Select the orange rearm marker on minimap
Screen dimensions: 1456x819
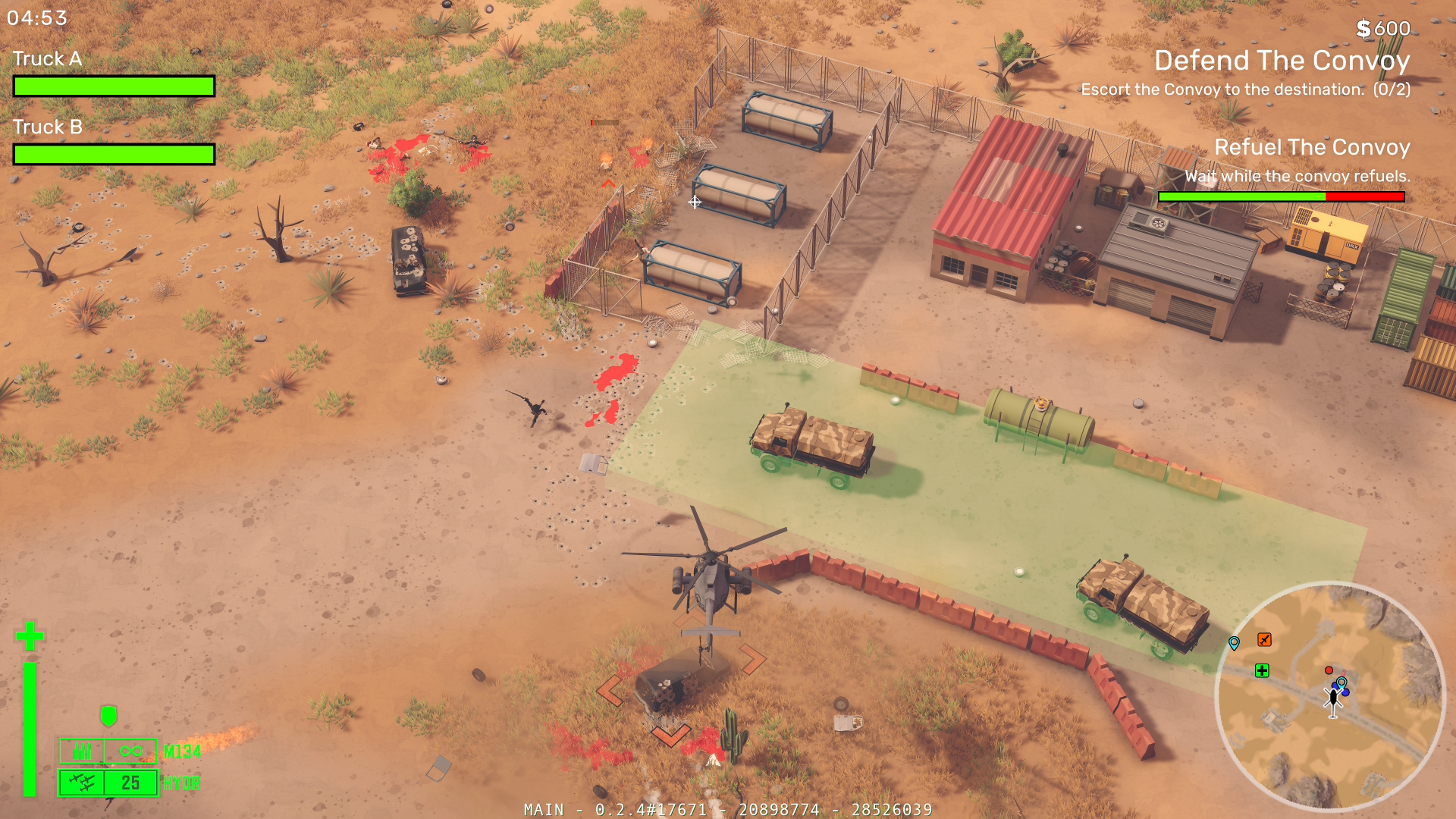coord(1264,640)
